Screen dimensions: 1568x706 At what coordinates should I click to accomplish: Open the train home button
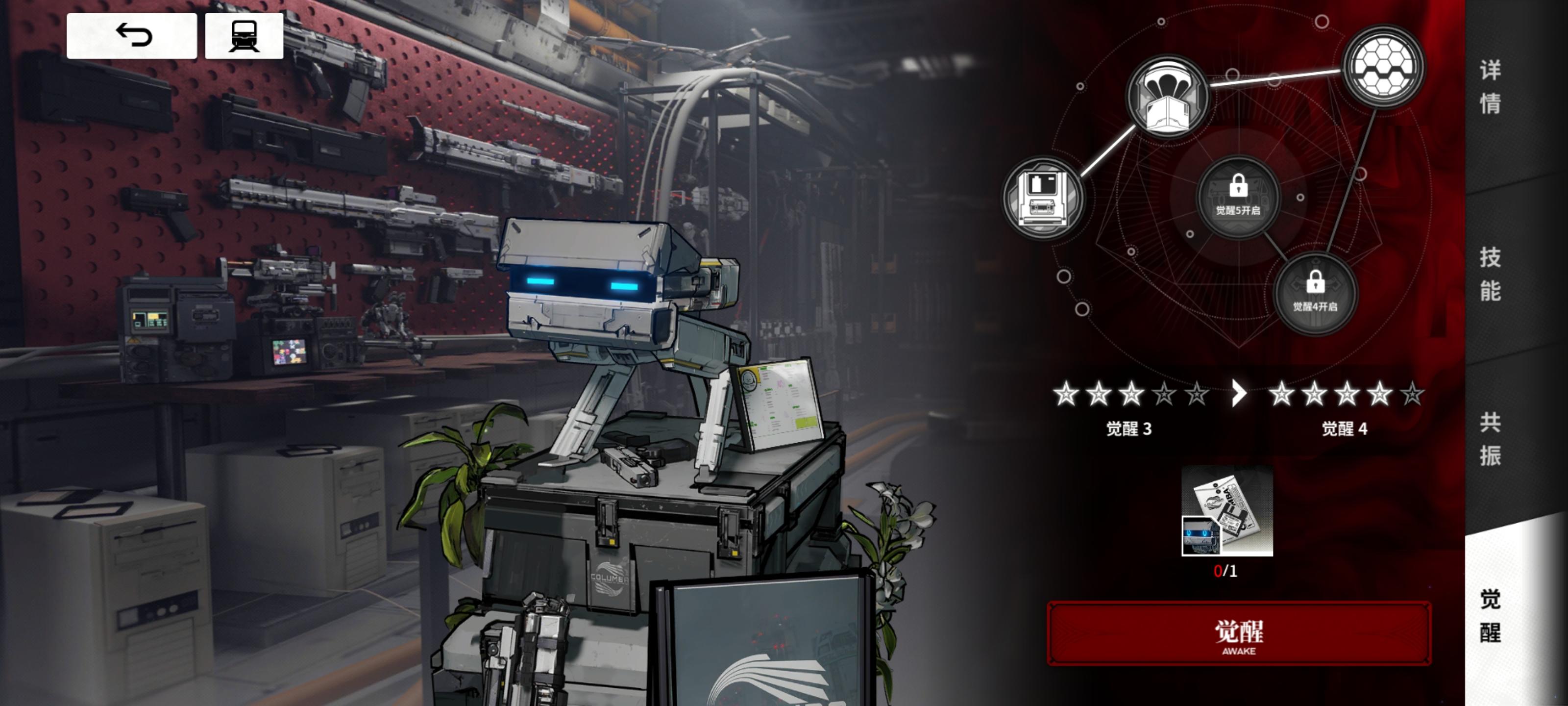pos(244,36)
